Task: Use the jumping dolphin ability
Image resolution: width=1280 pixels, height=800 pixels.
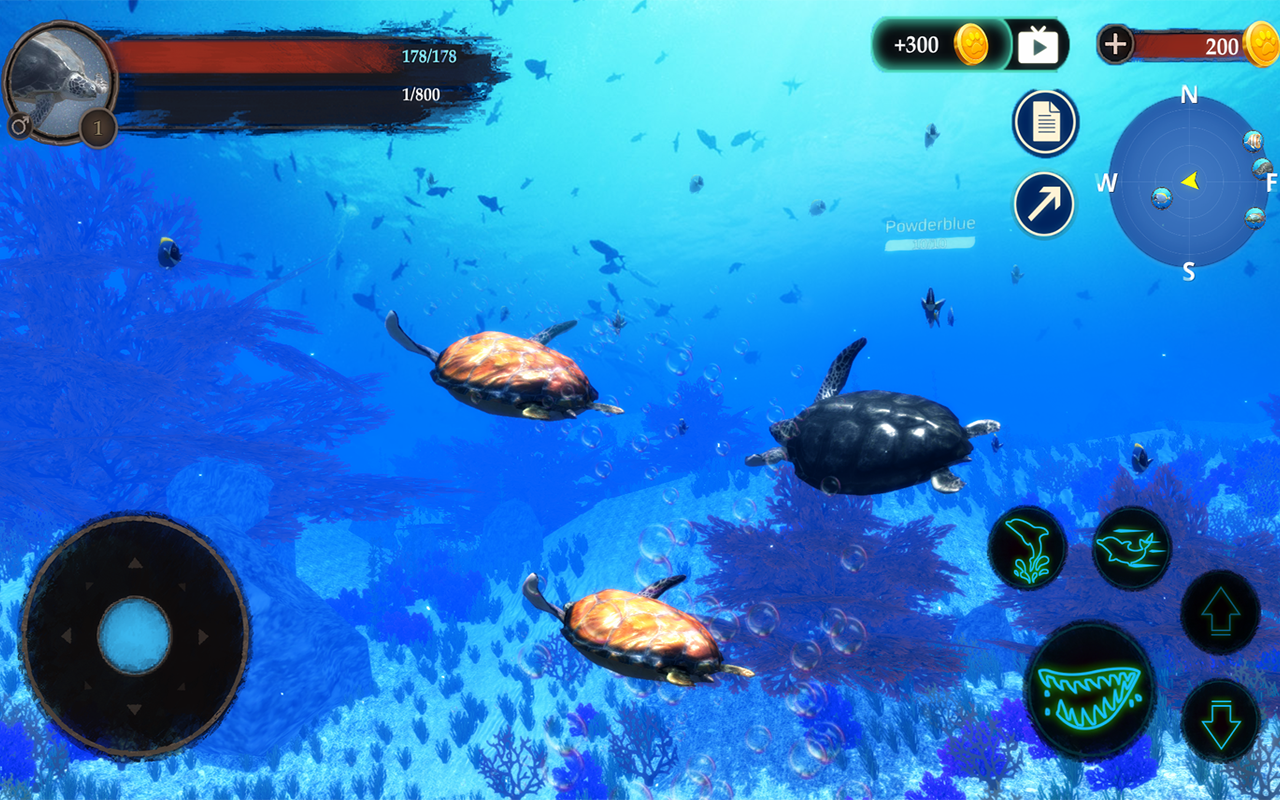Action: (1027, 548)
